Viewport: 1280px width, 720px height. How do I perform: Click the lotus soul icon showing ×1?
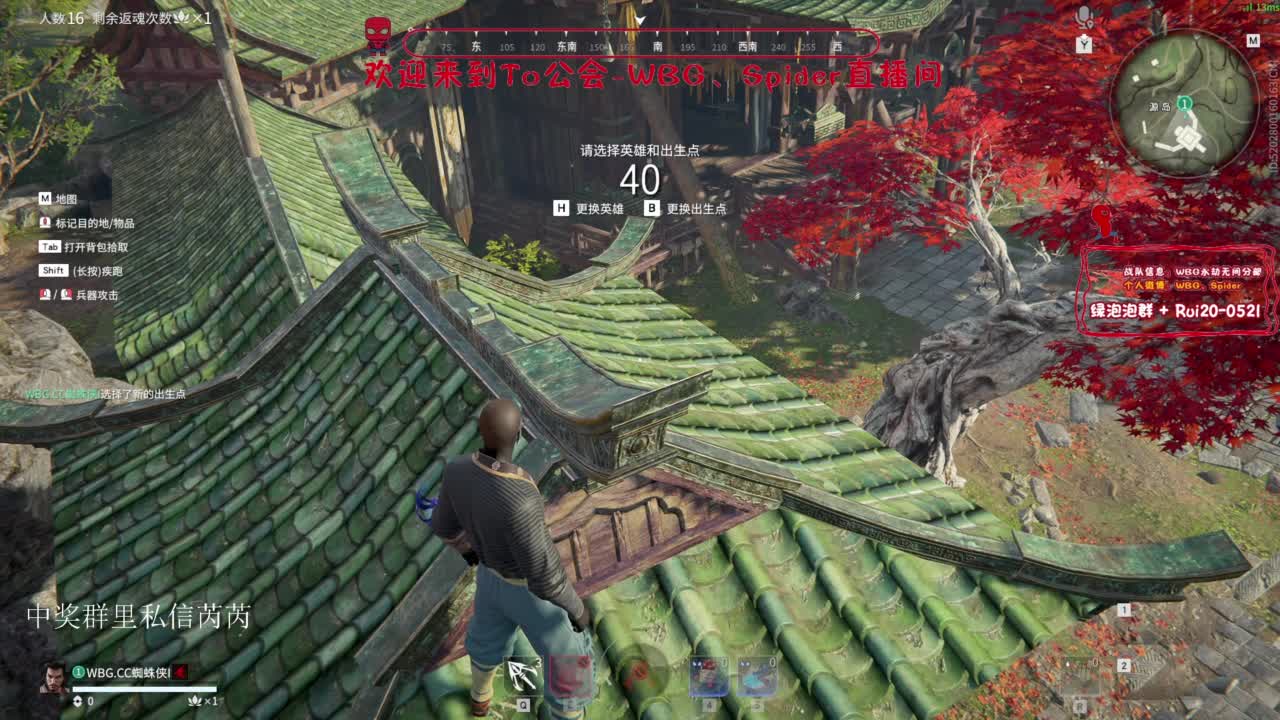(196, 702)
